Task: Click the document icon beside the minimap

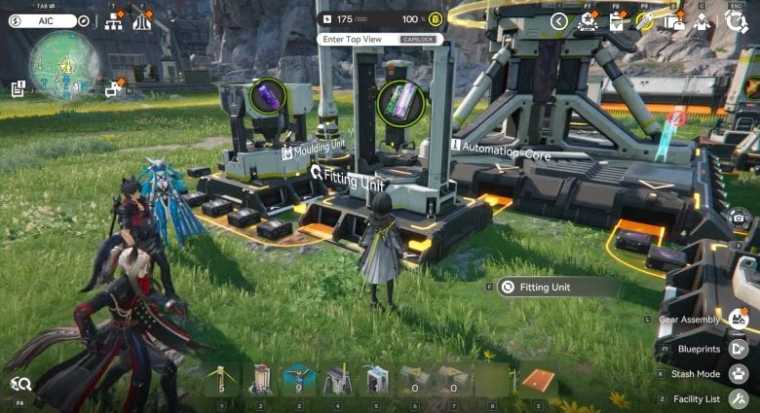Action: pos(18,88)
